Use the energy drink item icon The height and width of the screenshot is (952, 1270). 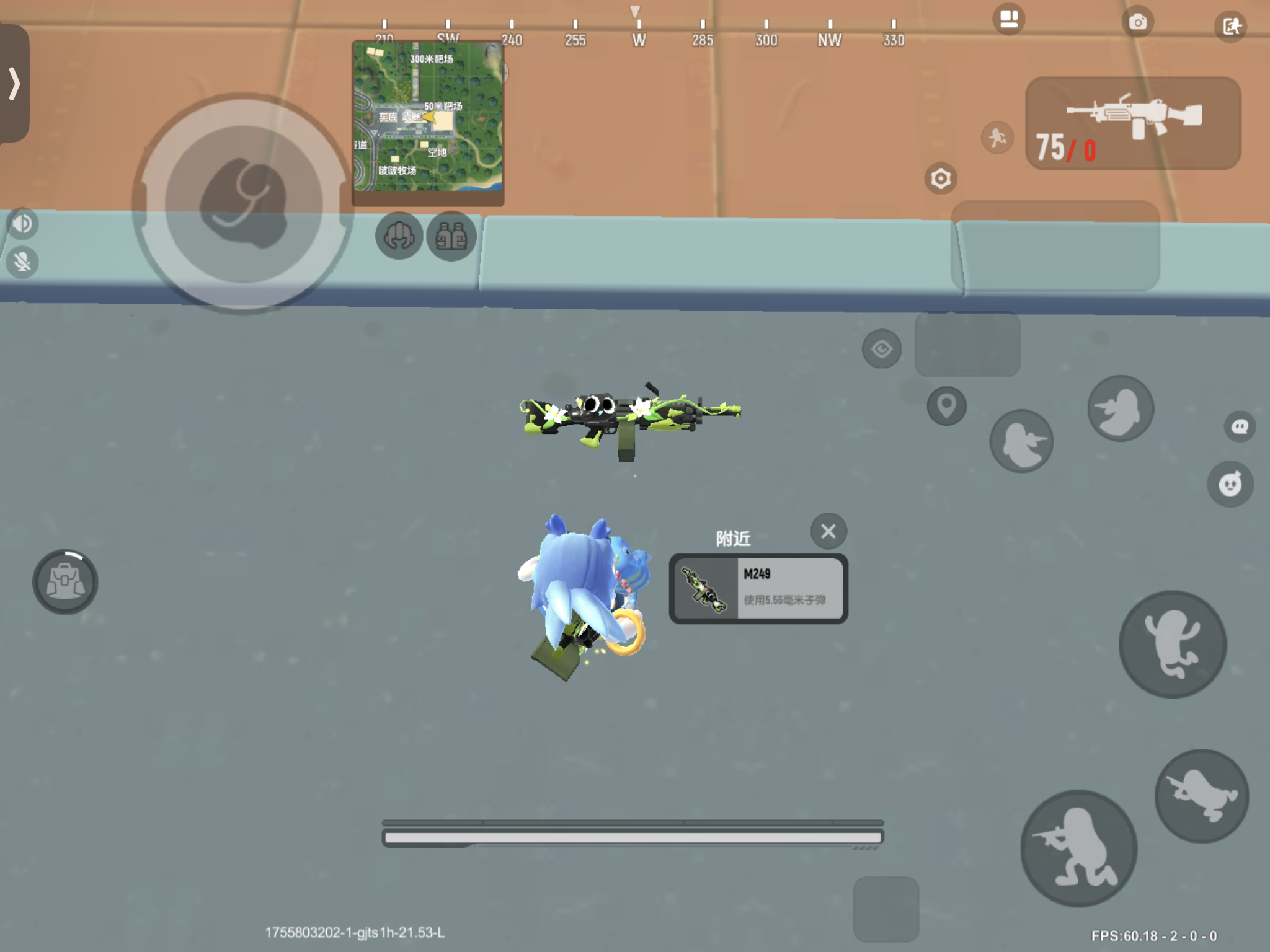(451, 236)
